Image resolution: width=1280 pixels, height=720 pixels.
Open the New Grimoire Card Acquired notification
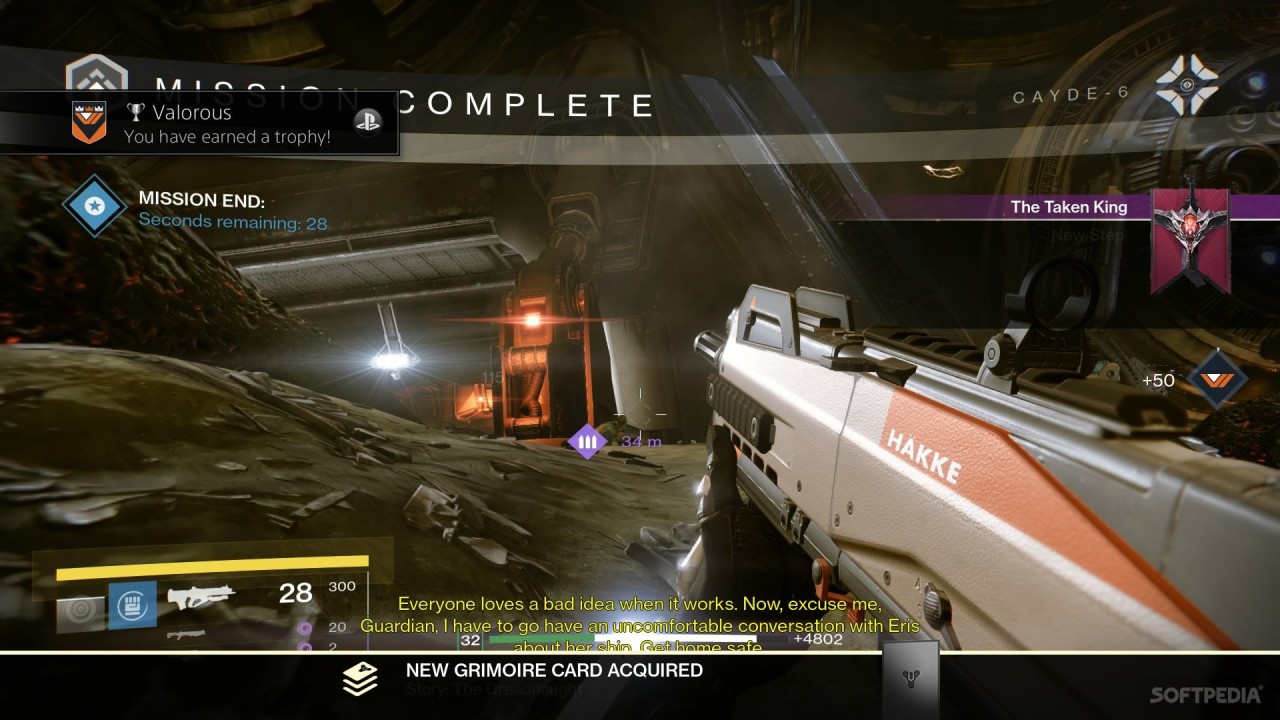(554, 671)
